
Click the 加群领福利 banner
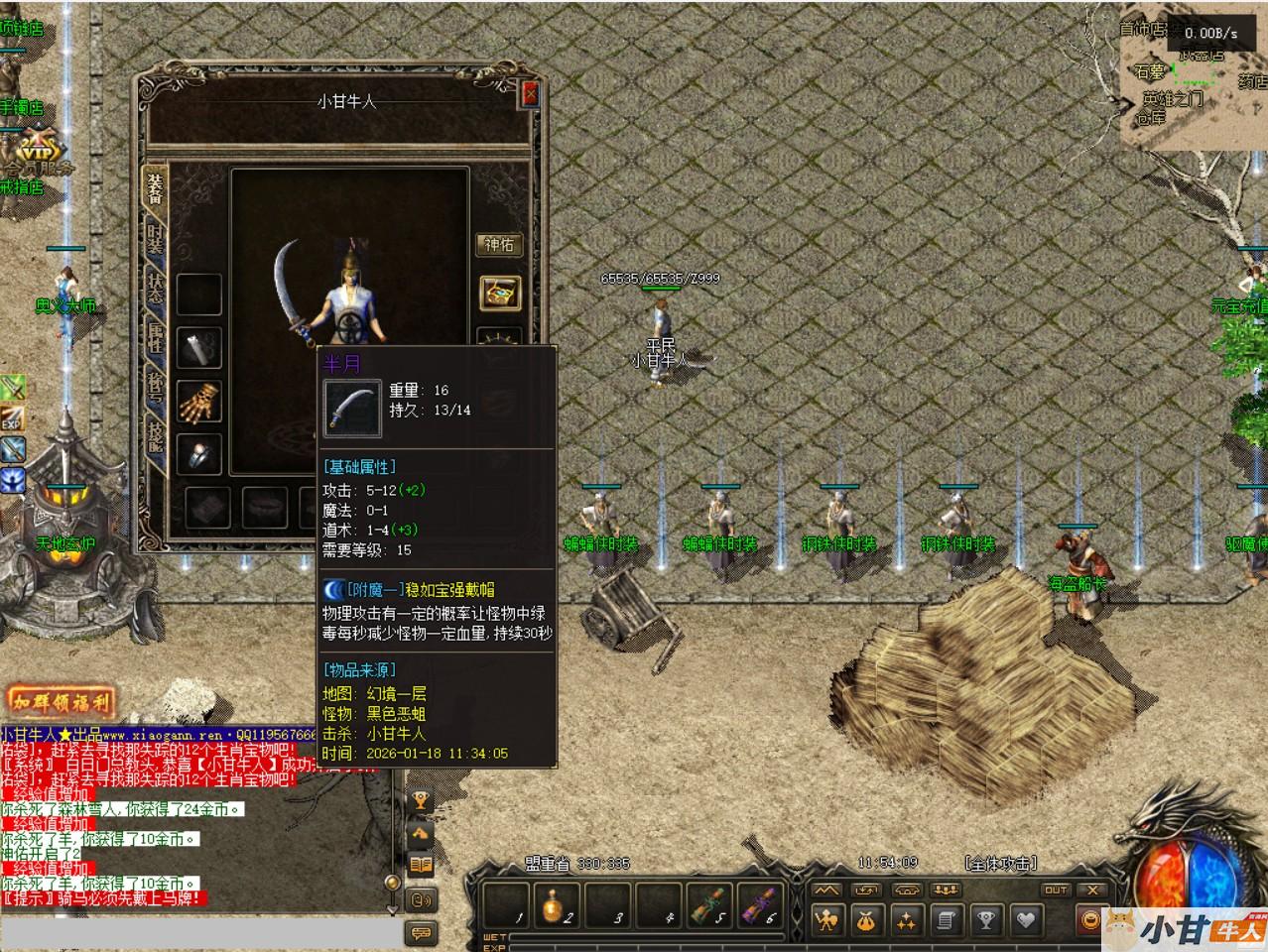62,703
